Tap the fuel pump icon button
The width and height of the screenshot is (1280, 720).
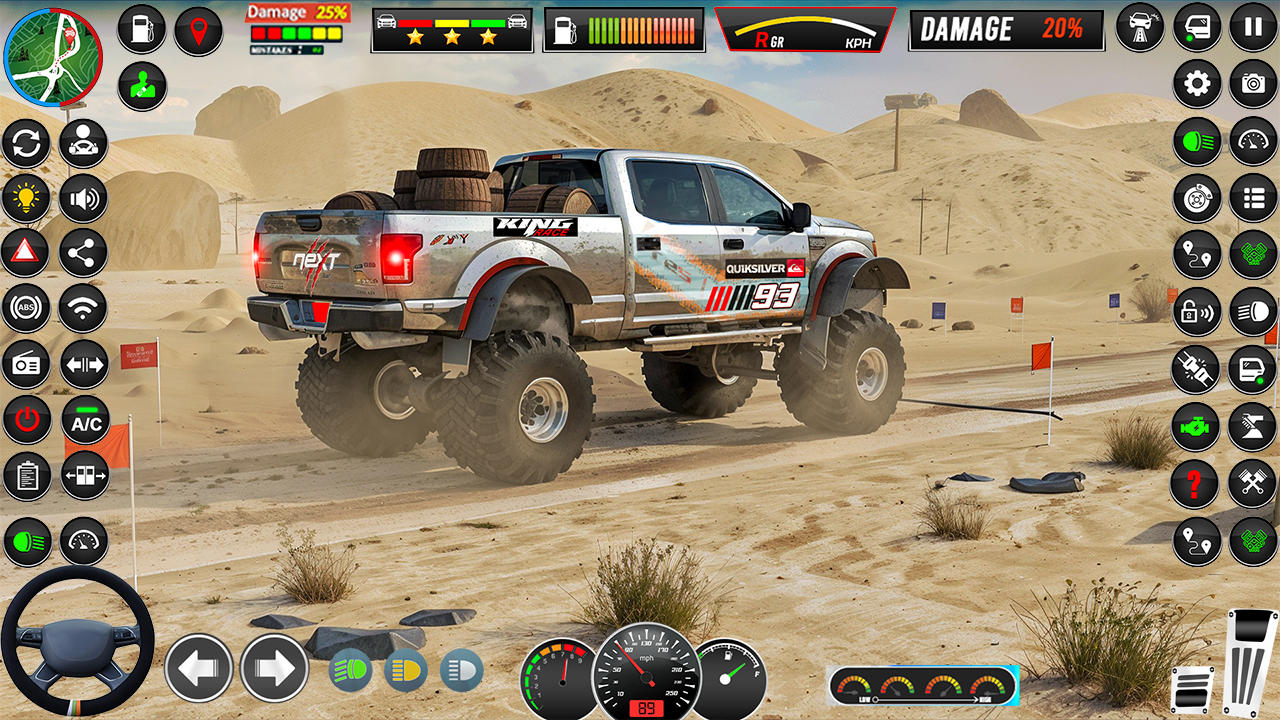coord(141,29)
